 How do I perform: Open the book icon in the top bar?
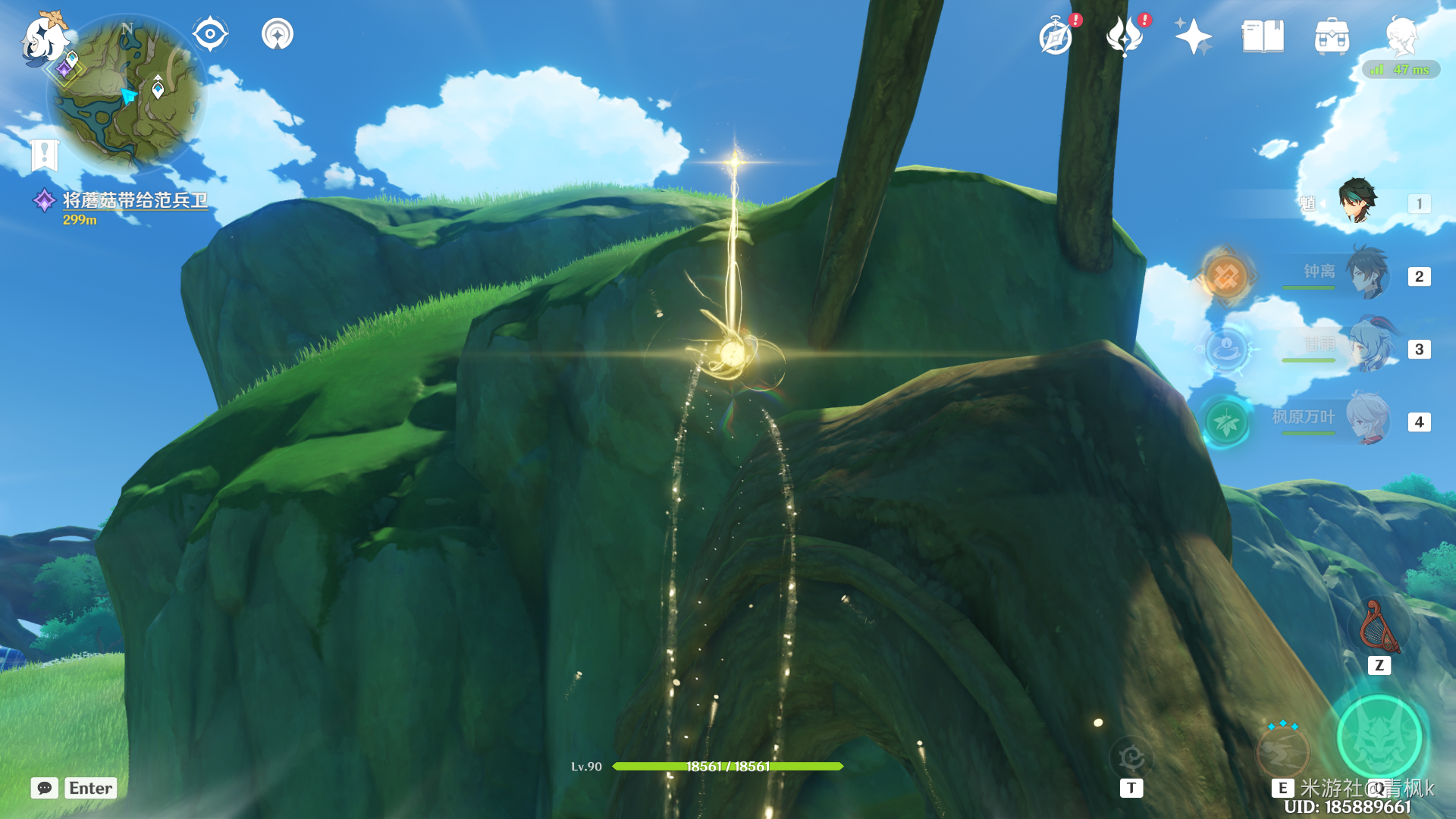[x=1263, y=36]
